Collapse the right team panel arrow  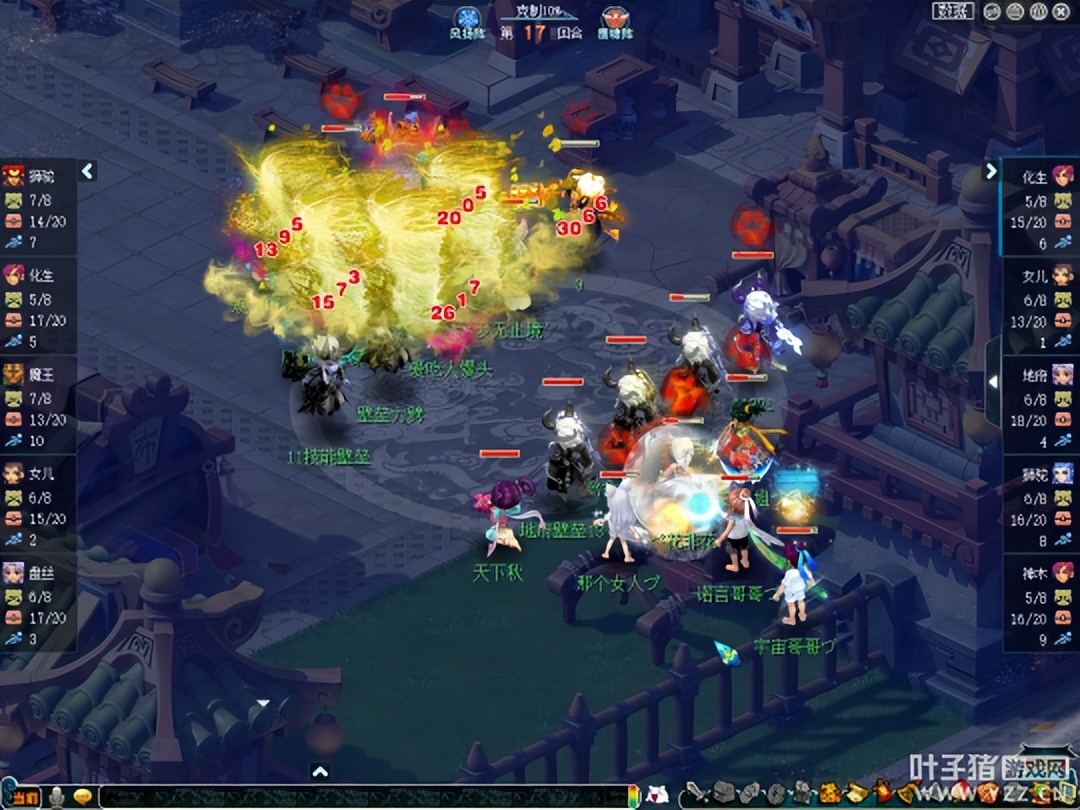tap(991, 171)
